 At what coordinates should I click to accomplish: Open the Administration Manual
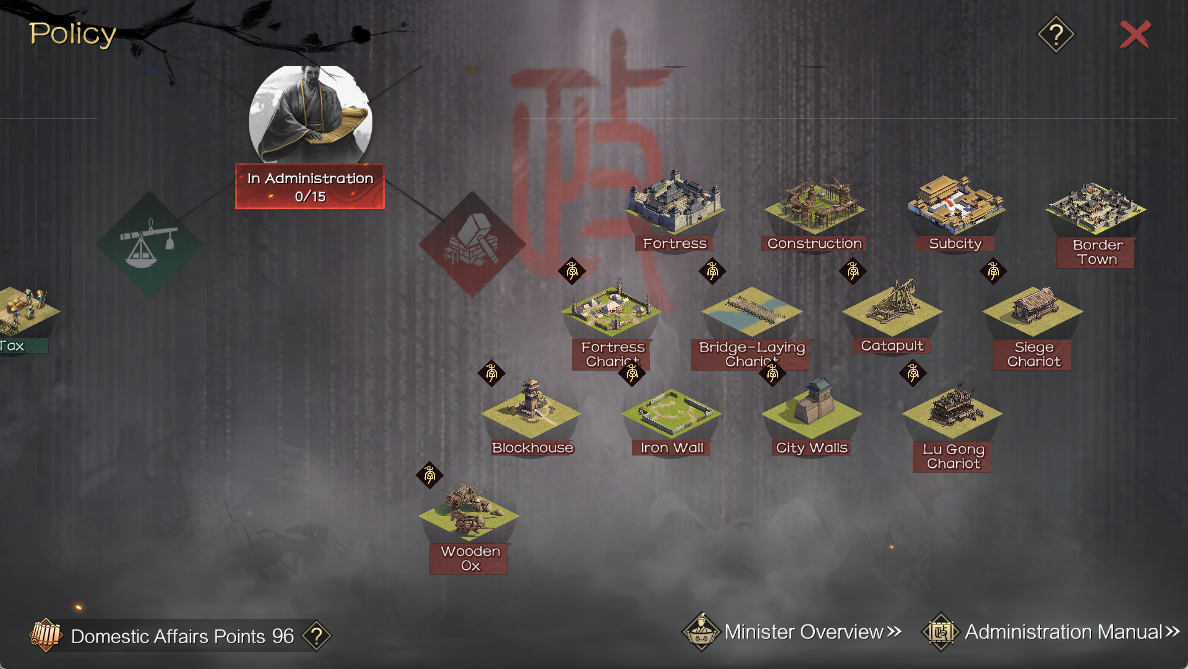1051,632
